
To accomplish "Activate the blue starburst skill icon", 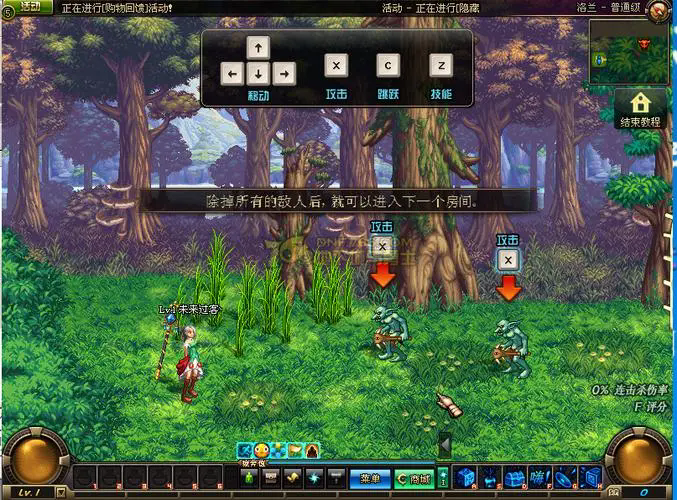I will click(313, 479).
